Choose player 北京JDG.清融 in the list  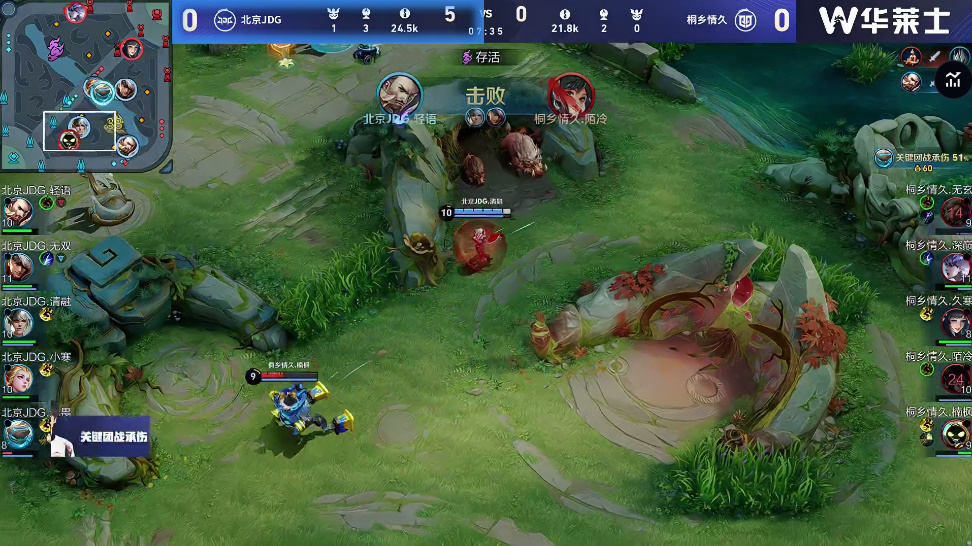[x=18, y=322]
